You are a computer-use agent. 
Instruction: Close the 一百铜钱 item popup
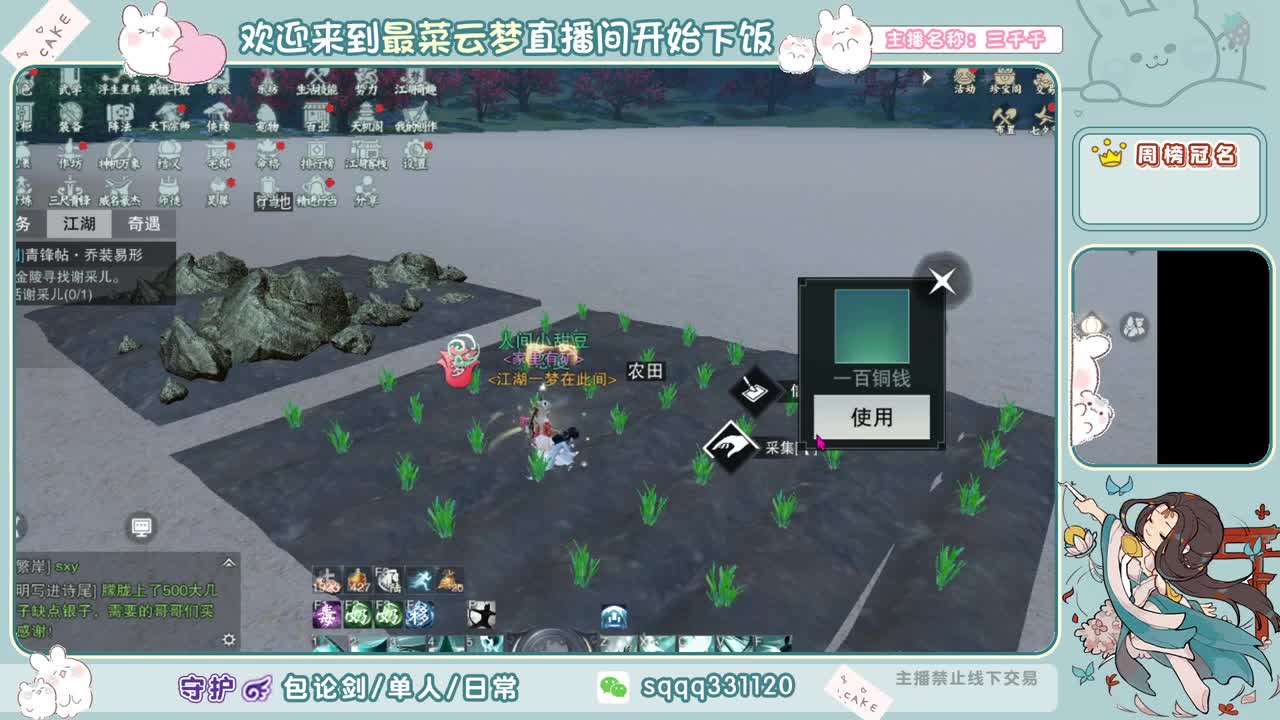pos(940,282)
